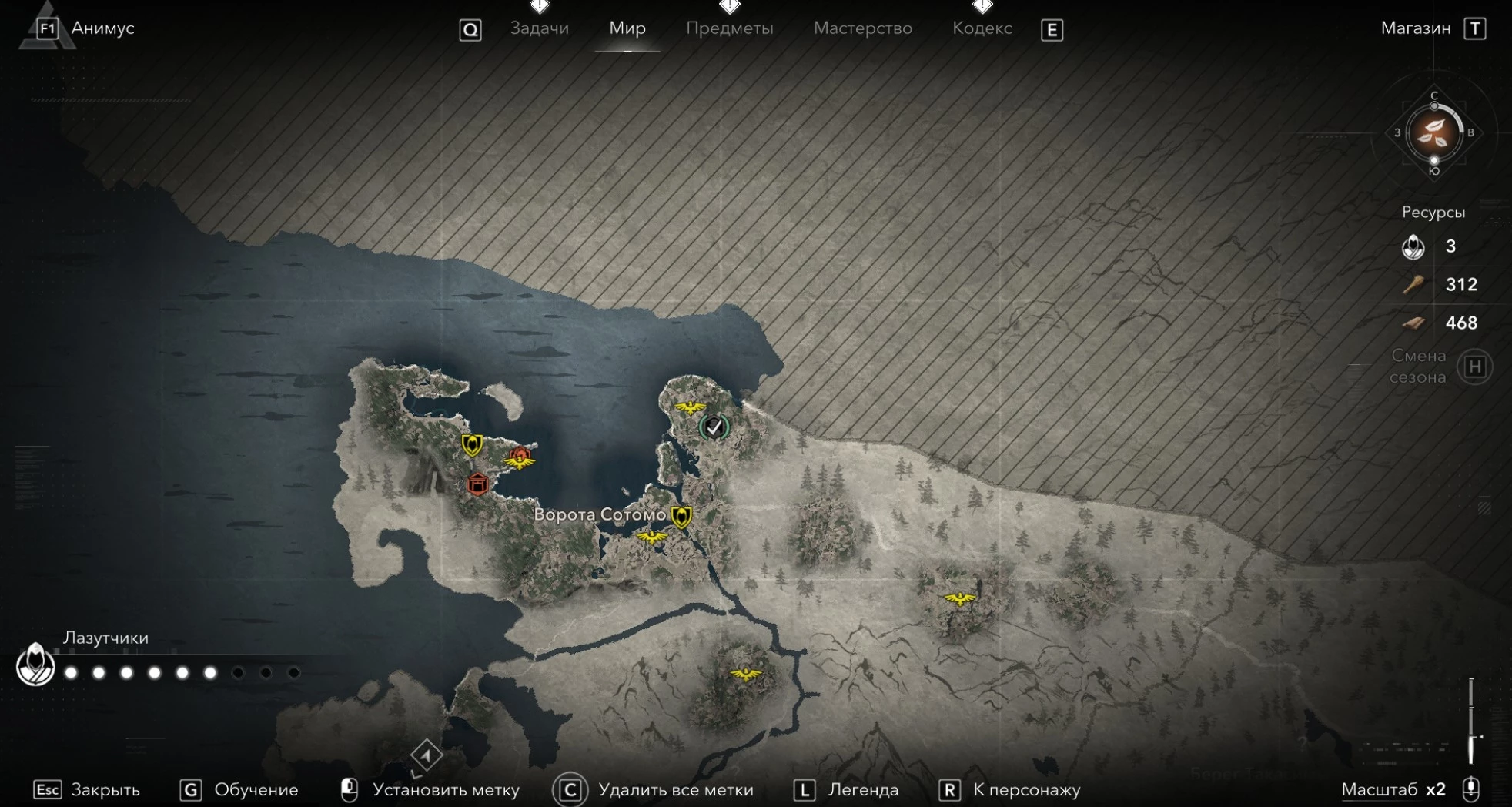This screenshot has width=1512, height=807.
Task: Click the red chest marker on the map
Action: click(477, 484)
